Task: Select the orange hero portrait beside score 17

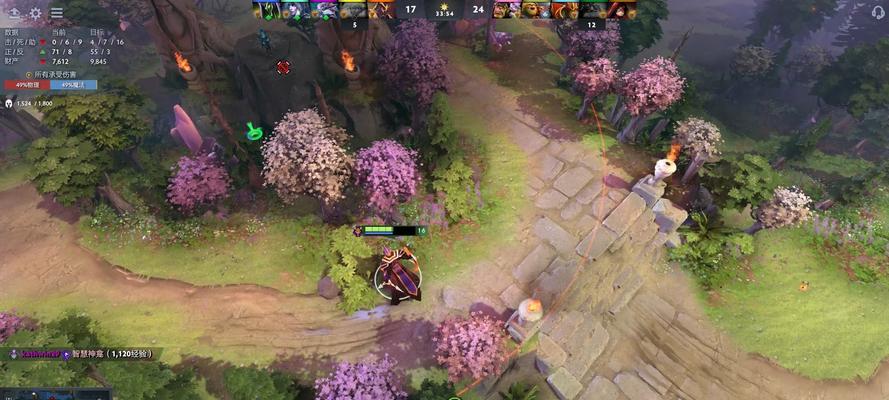Action: tap(382, 10)
